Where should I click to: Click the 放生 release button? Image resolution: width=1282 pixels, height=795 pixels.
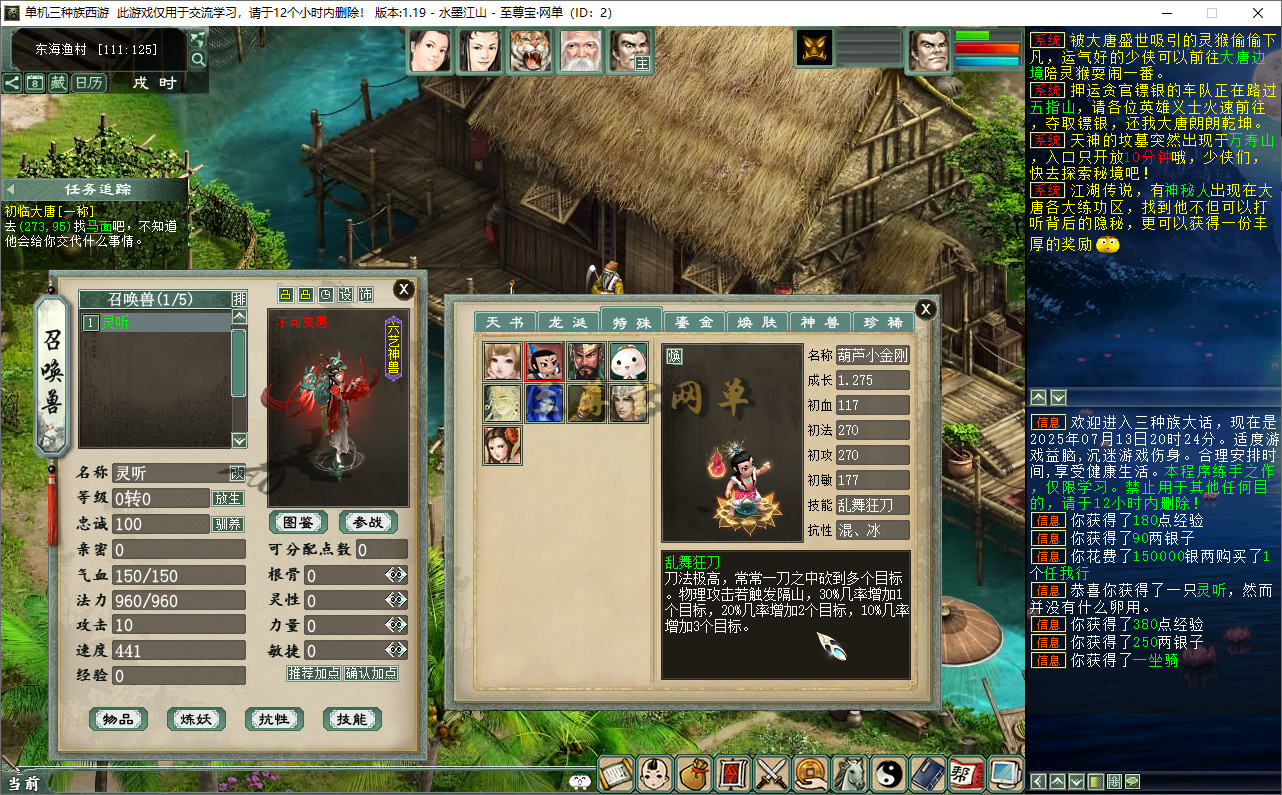(x=227, y=498)
